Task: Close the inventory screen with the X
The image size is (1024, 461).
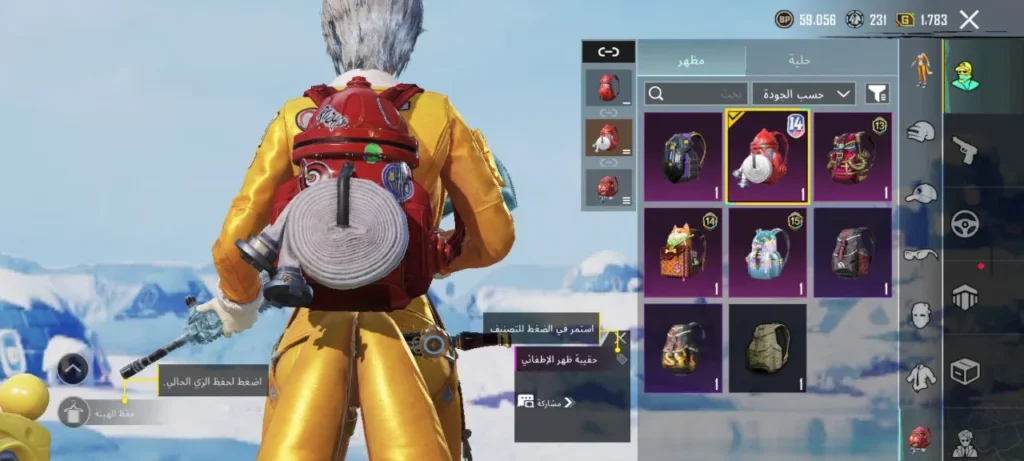Action: tap(968, 19)
